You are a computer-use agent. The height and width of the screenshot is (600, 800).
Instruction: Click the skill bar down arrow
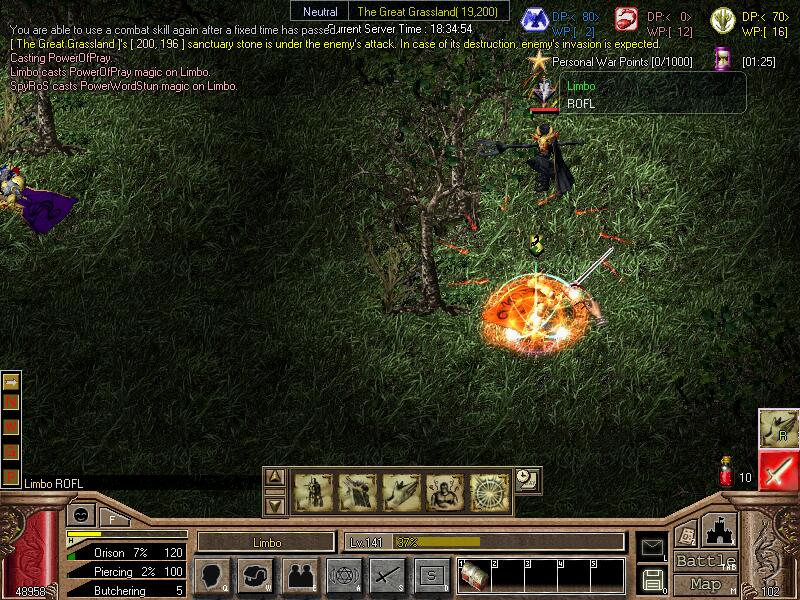pyautogui.click(x=276, y=505)
